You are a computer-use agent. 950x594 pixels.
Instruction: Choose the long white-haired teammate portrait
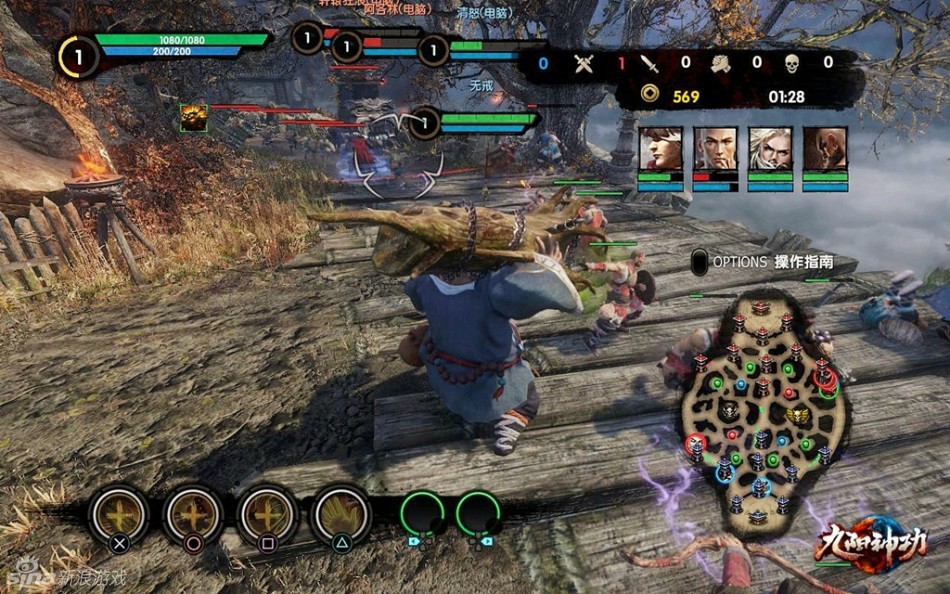[770, 149]
